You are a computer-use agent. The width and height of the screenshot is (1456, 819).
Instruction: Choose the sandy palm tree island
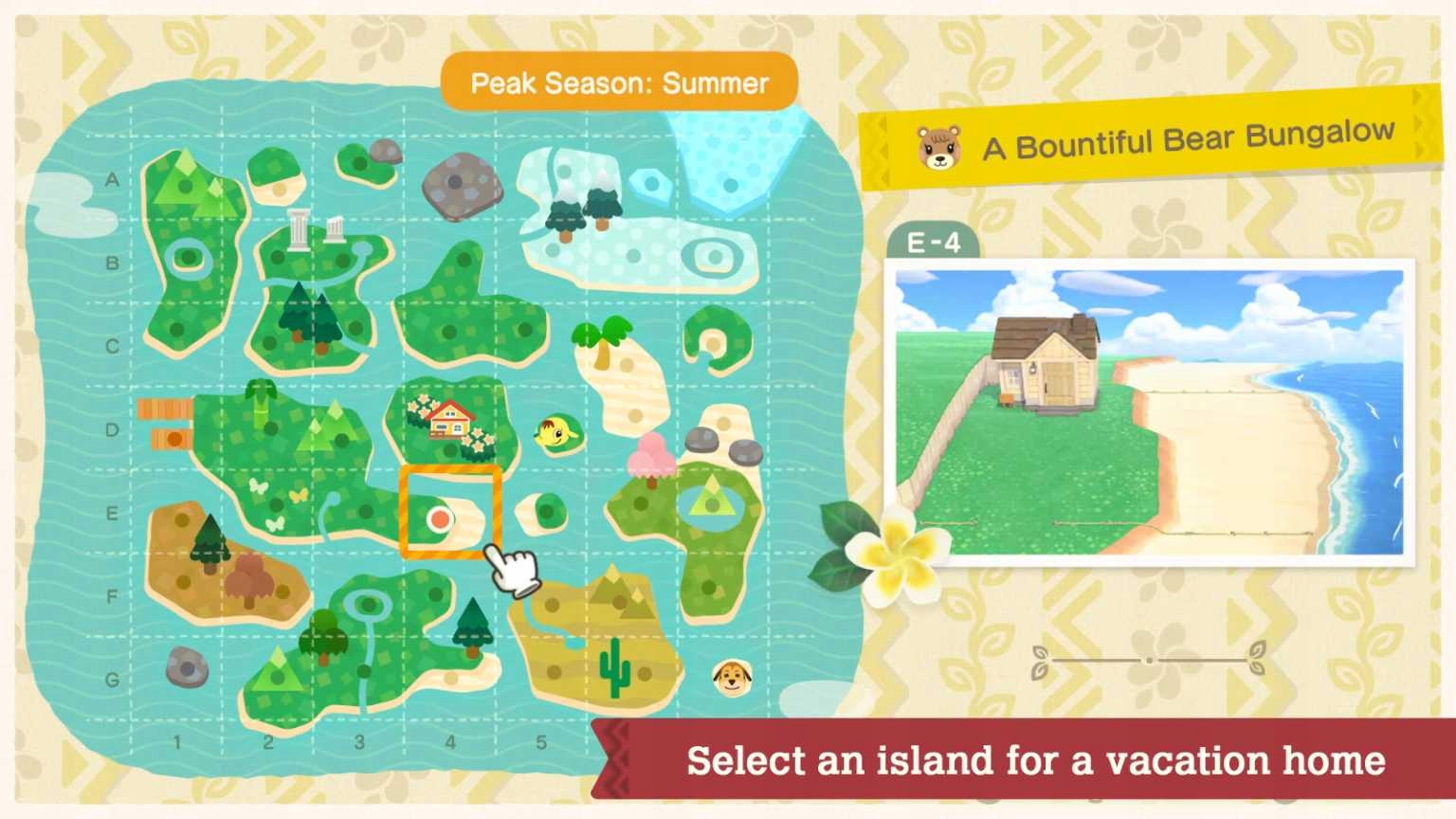point(604,344)
